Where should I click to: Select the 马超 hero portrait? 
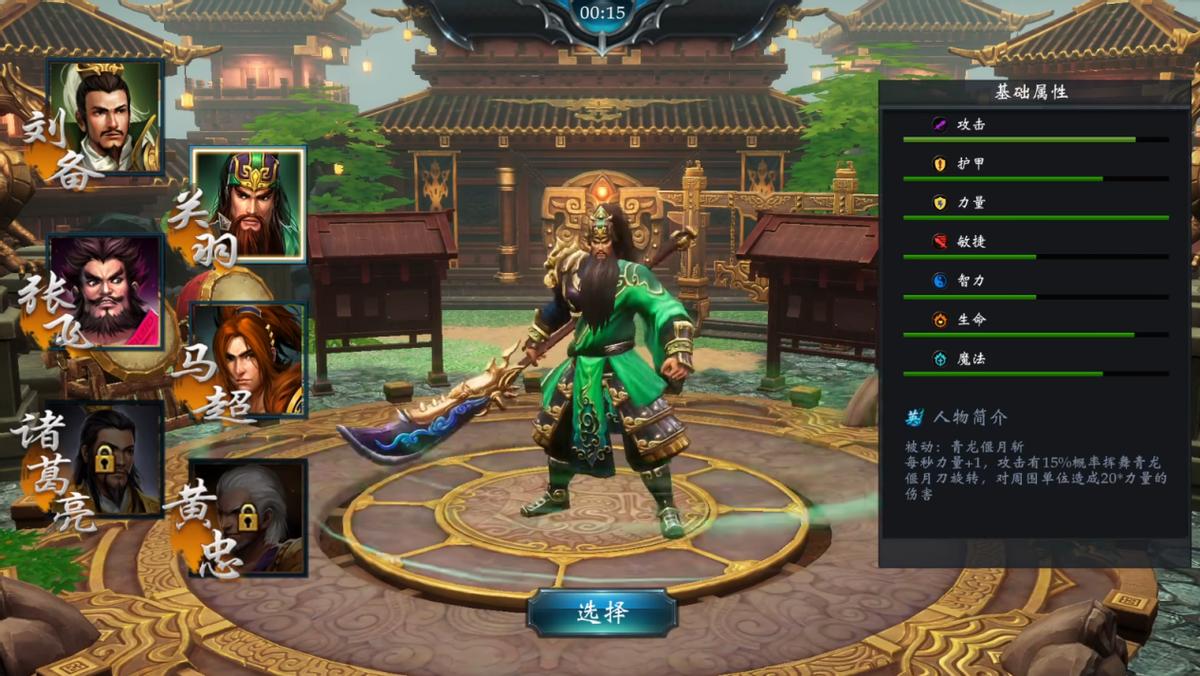pyautogui.click(x=249, y=360)
